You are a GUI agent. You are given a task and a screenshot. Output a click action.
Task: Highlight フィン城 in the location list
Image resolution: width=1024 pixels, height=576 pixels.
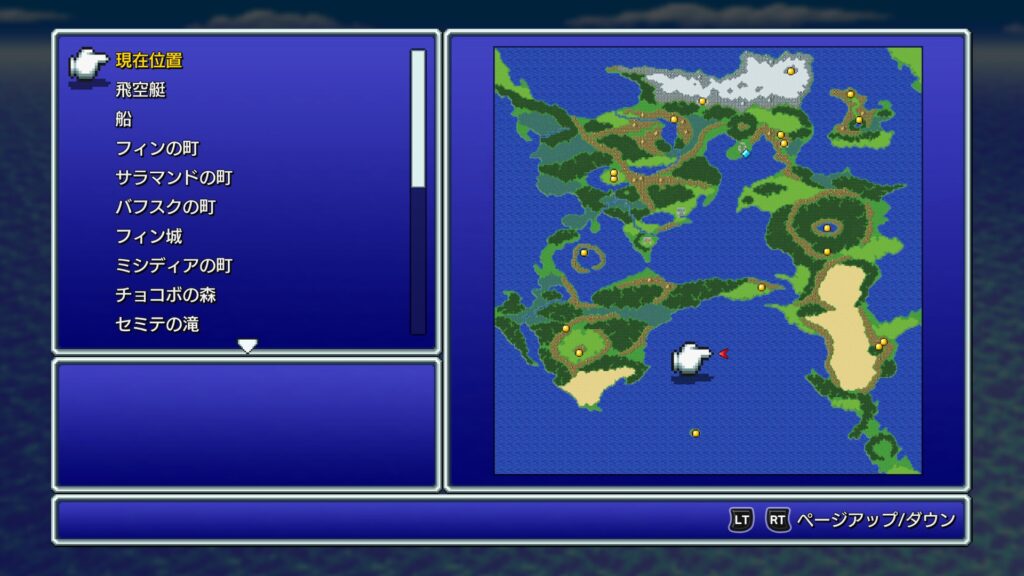tap(148, 237)
